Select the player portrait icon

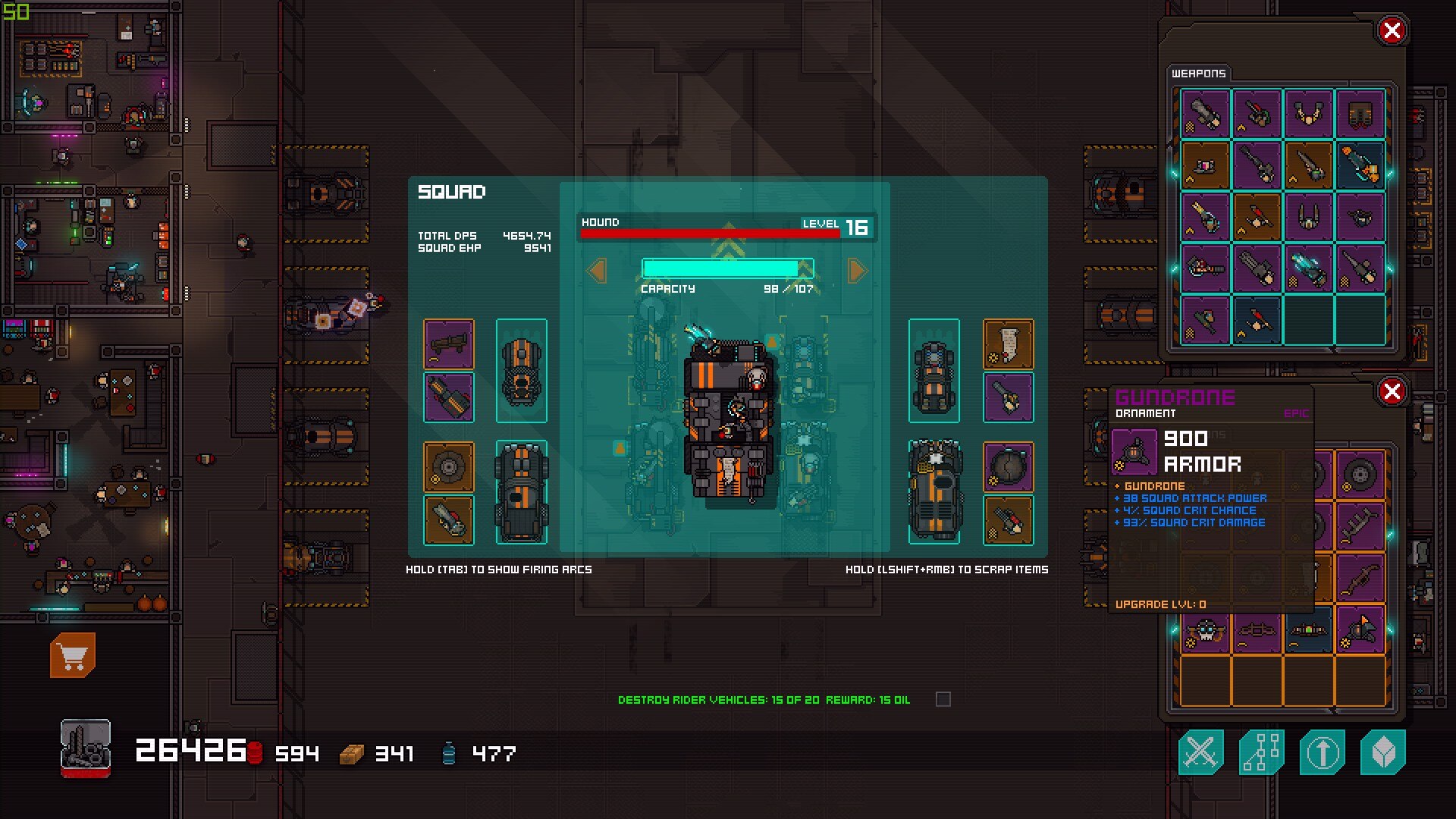(86, 748)
